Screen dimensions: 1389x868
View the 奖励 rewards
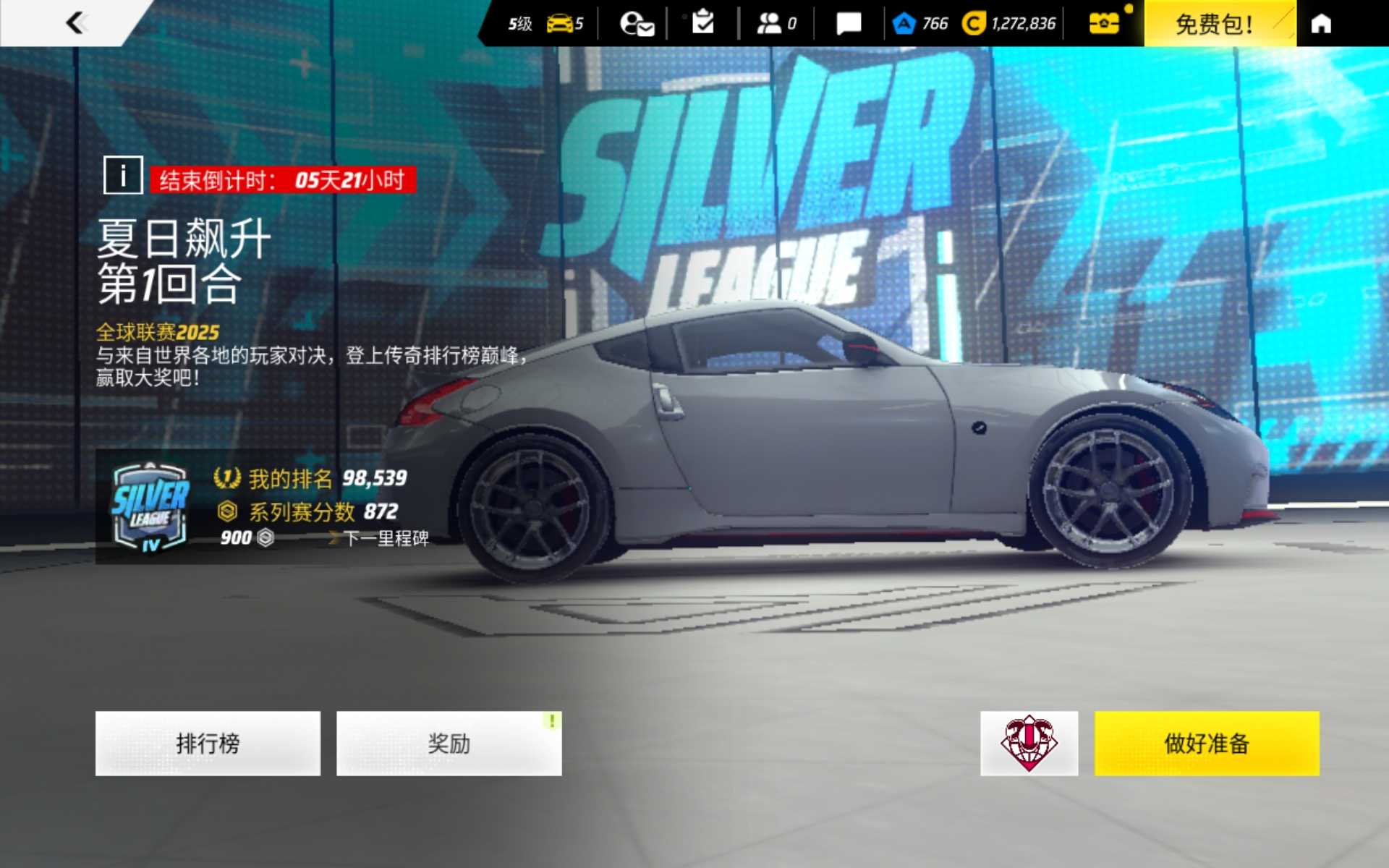pos(449,743)
